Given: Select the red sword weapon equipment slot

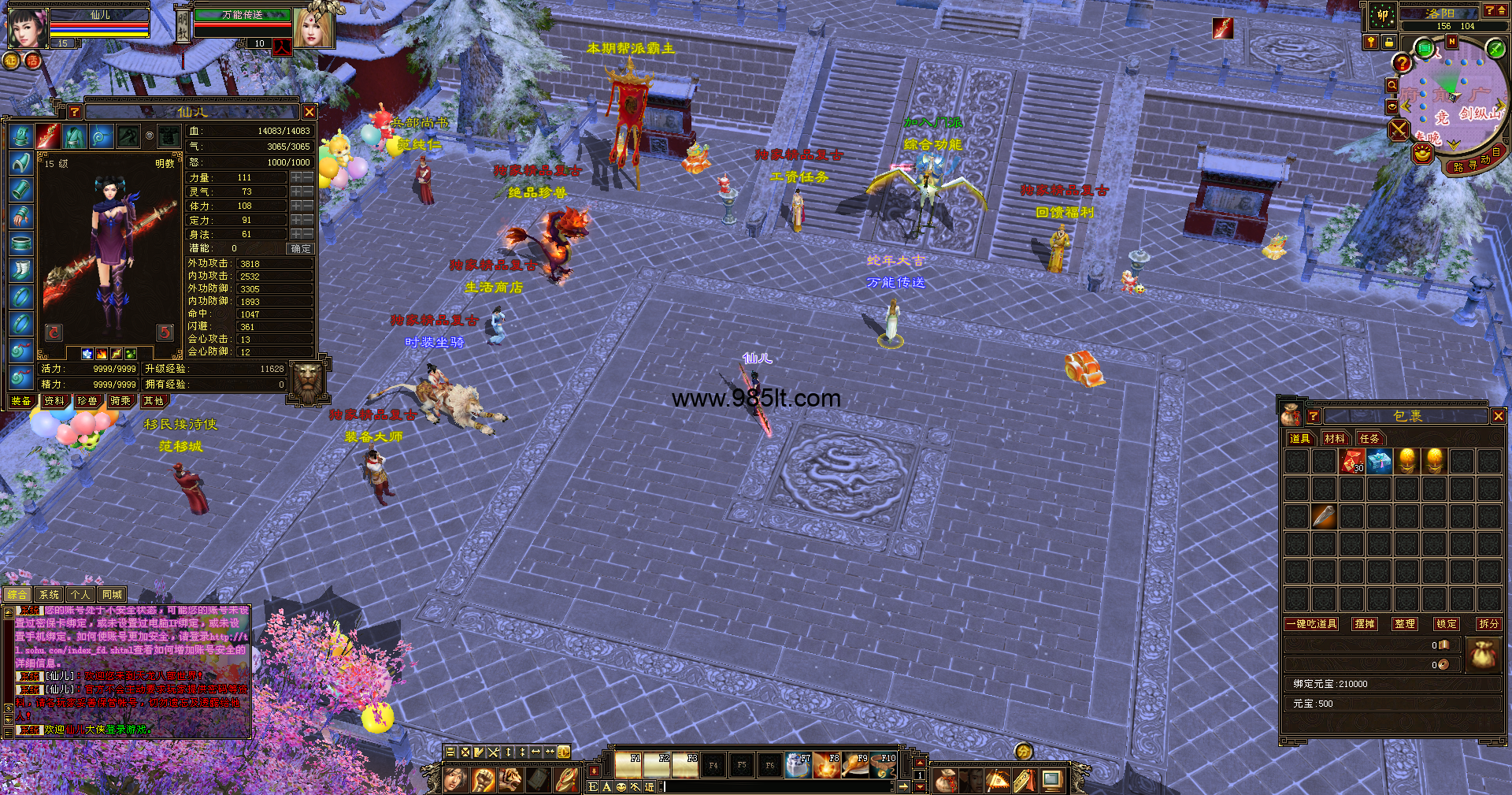Looking at the screenshot, I should pyautogui.click(x=48, y=136).
